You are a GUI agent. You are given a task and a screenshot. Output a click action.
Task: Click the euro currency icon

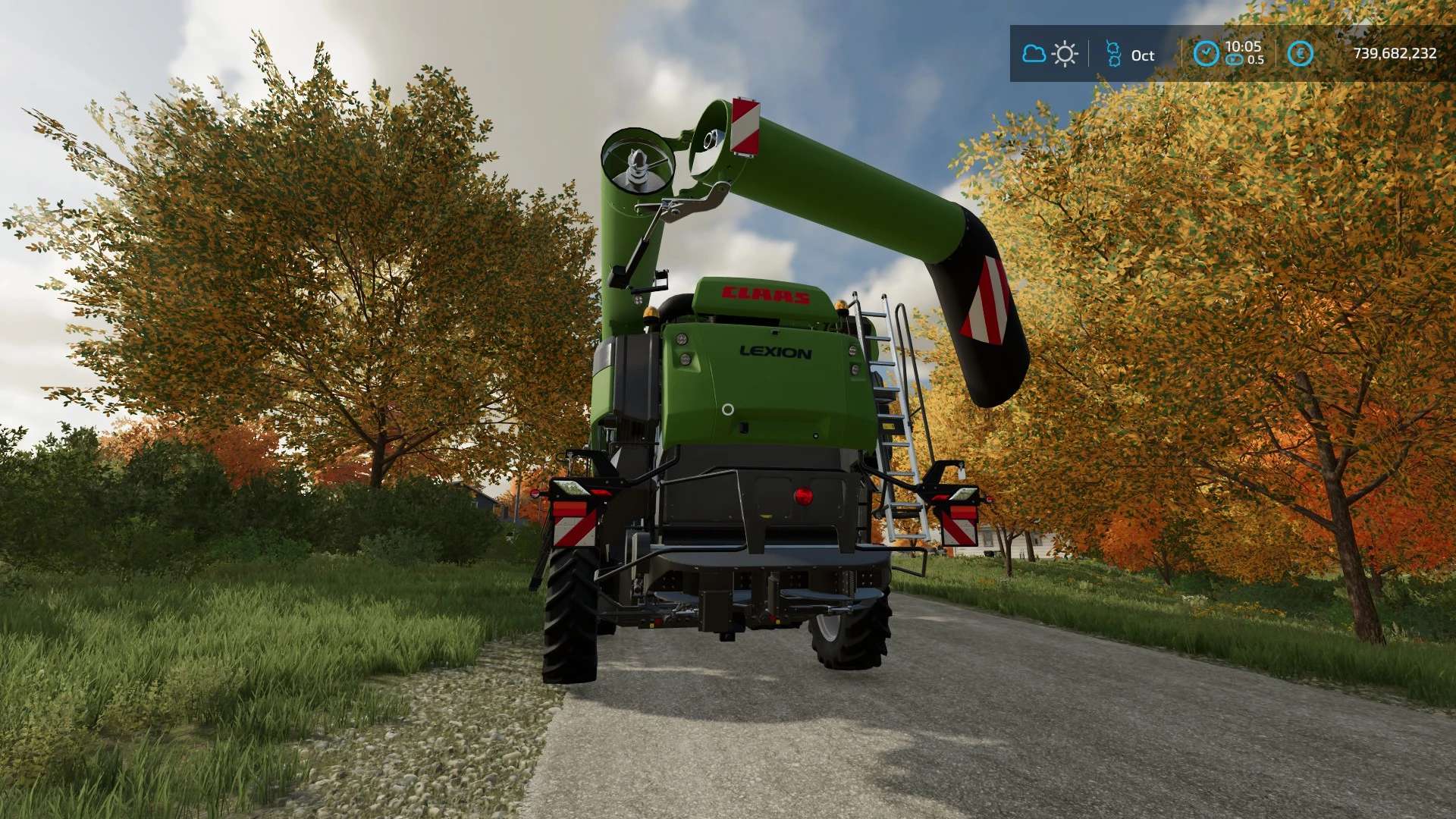[x=1300, y=54]
